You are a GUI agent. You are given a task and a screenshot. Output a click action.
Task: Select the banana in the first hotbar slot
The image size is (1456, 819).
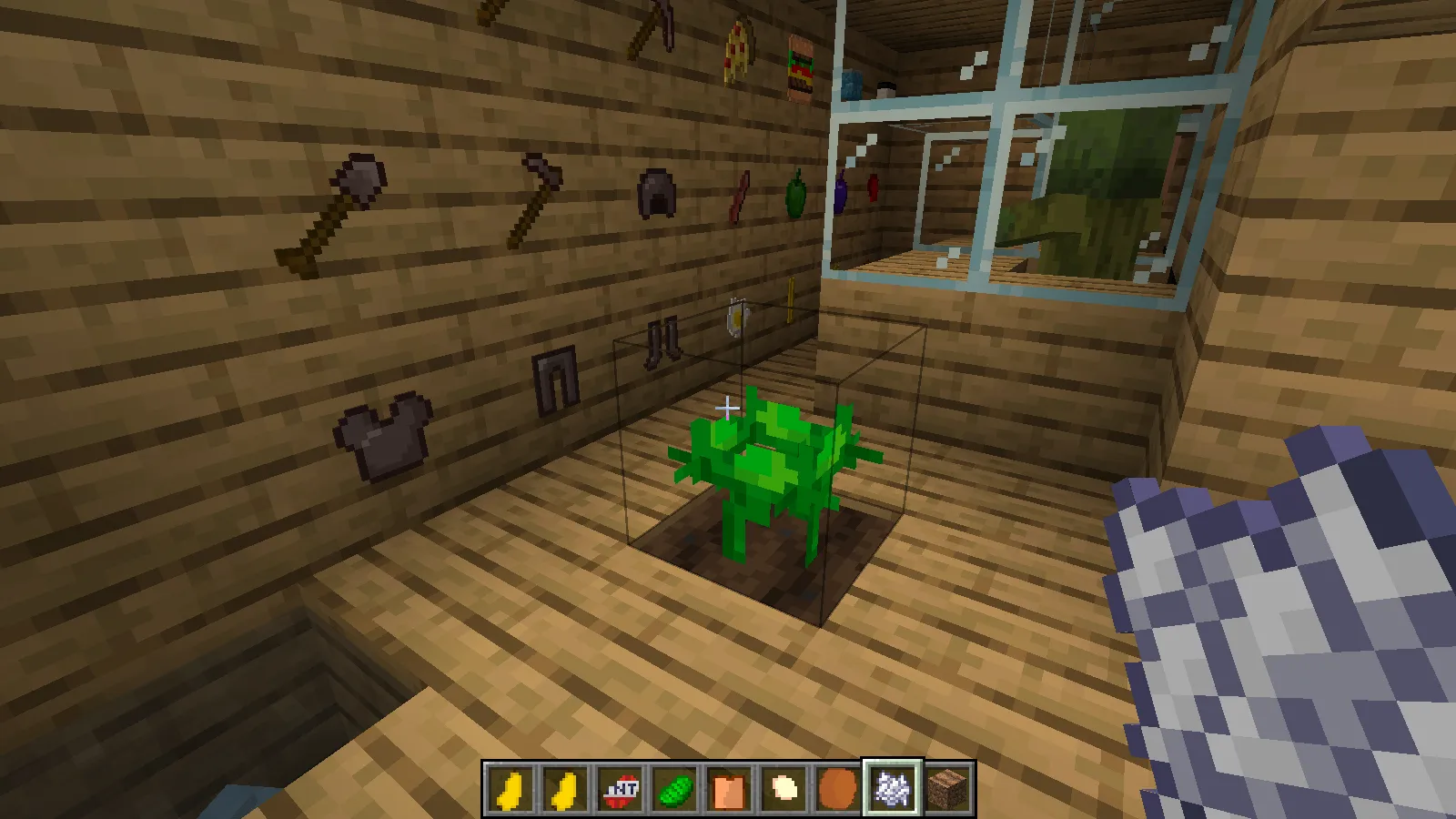(x=510, y=788)
